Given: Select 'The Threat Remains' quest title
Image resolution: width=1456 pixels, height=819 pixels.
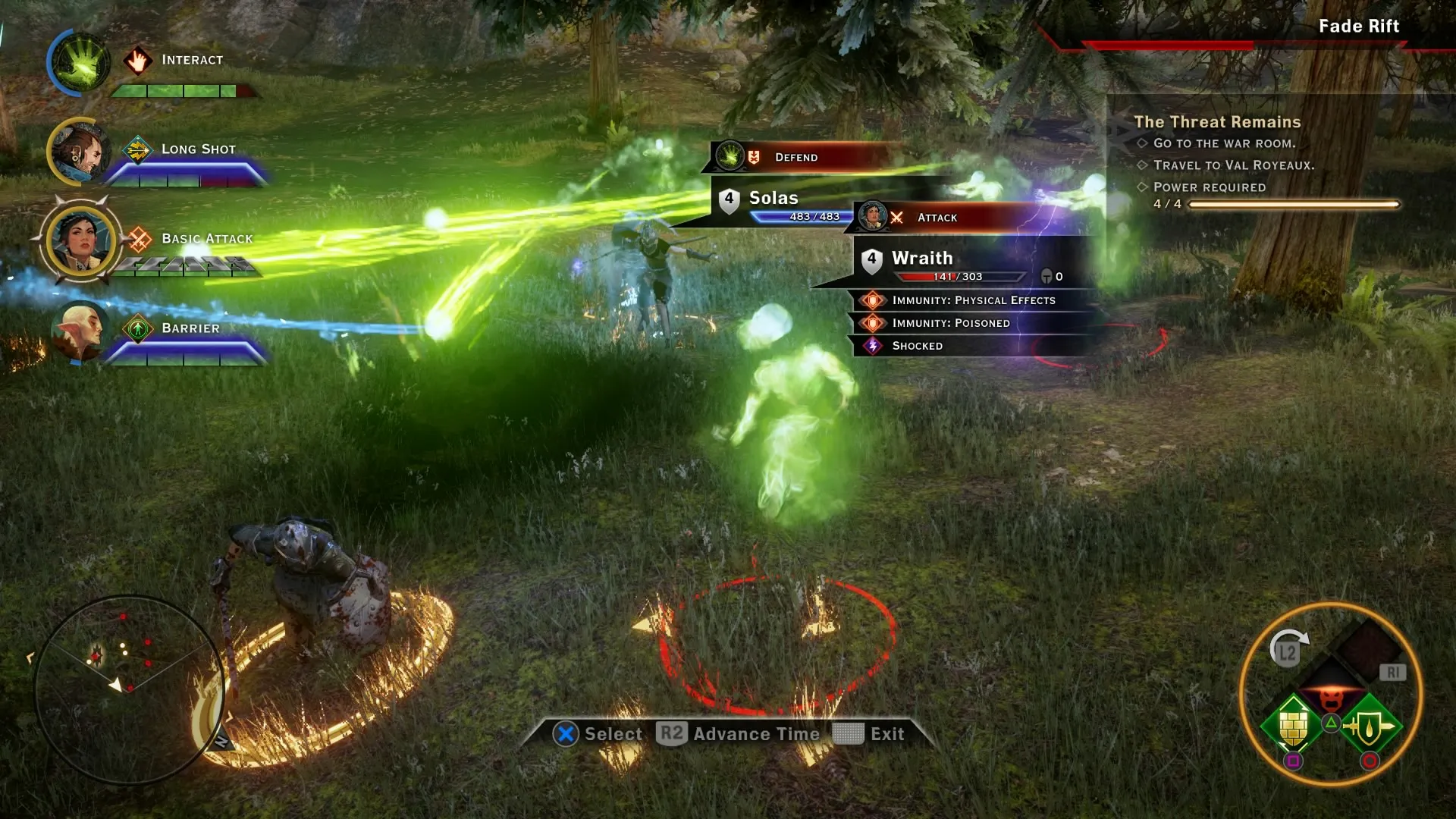Looking at the screenshot, I should tap(1217, 121).
